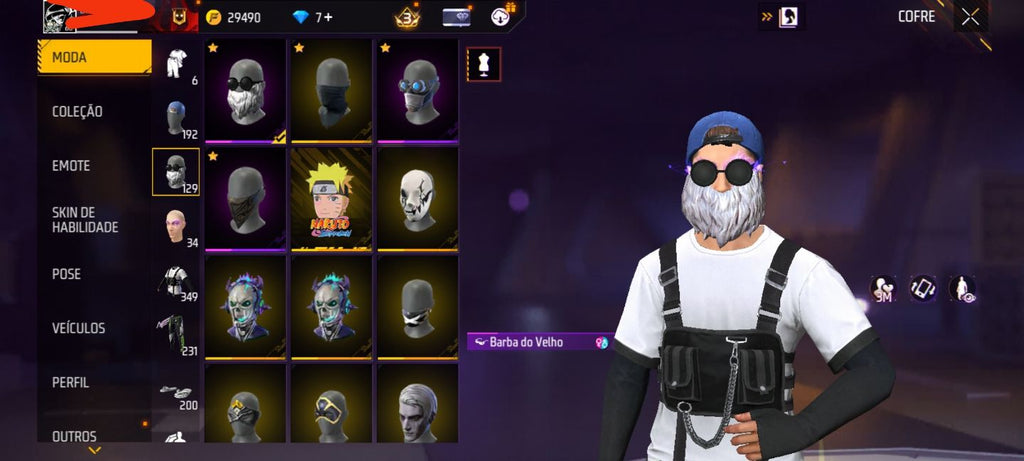Open the MODA fashion menu

click(94, 58)
